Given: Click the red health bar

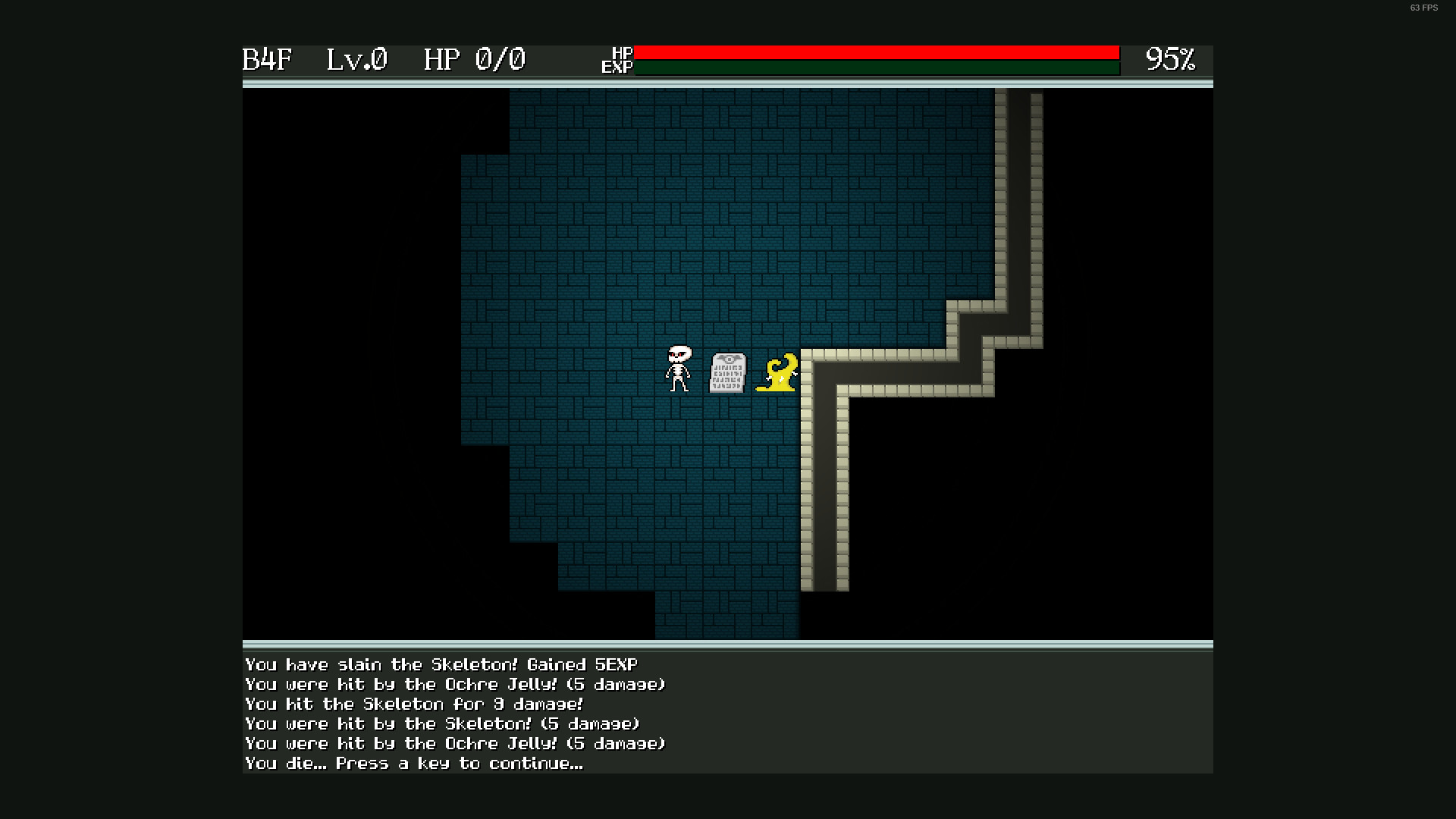Looking at the screenshot, I should pos(872,52).
